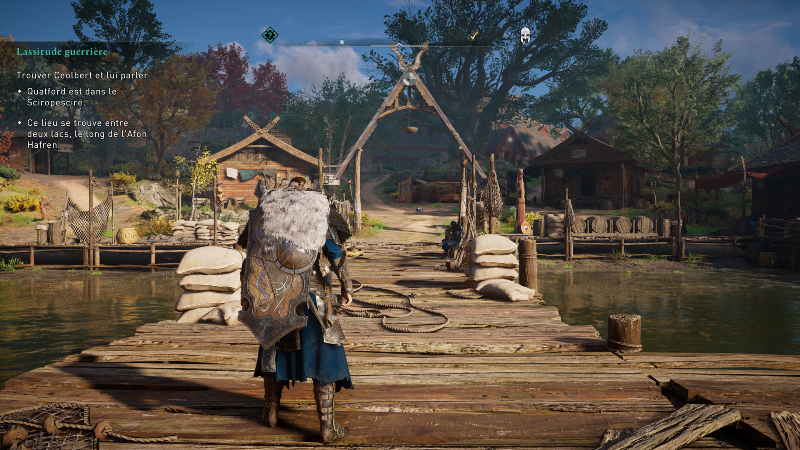The height and width of the screenshot is (450, 800).
Task: Open the Lassitude guerrière quest tracker
Action: pyautogui.click(x=62, y=51)
